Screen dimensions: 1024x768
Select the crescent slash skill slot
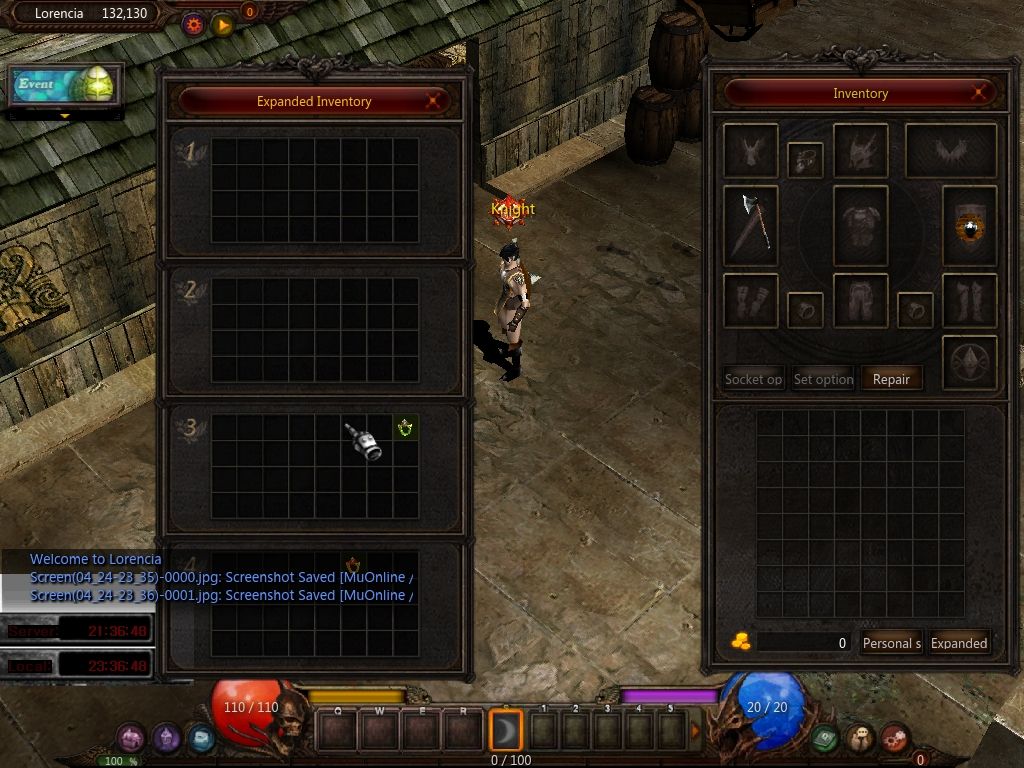click(506, 731)
